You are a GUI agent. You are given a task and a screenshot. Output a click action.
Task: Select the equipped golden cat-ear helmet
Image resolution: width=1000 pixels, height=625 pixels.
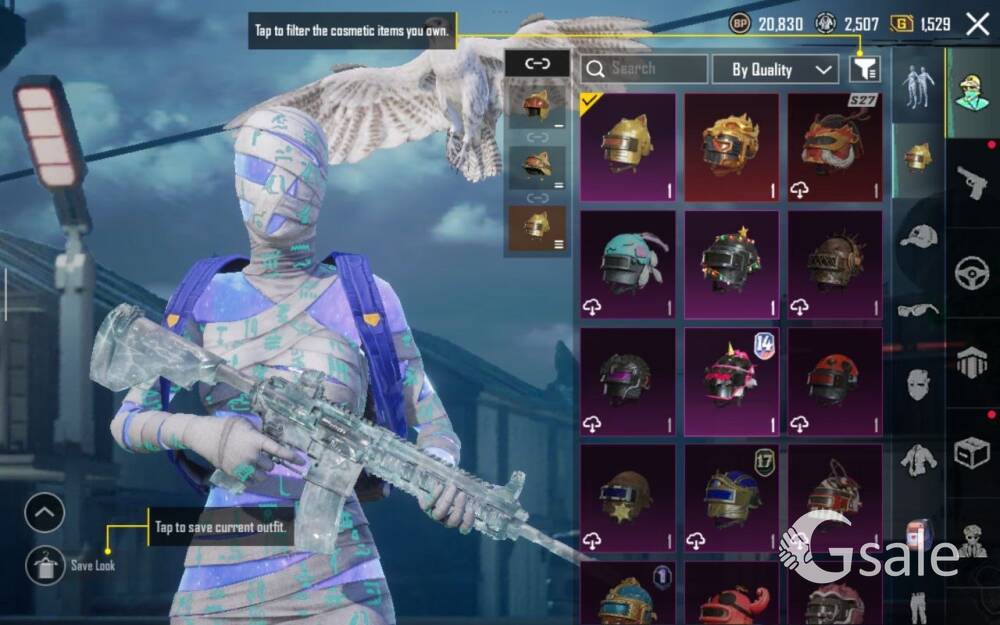click(x=628, y=147)
